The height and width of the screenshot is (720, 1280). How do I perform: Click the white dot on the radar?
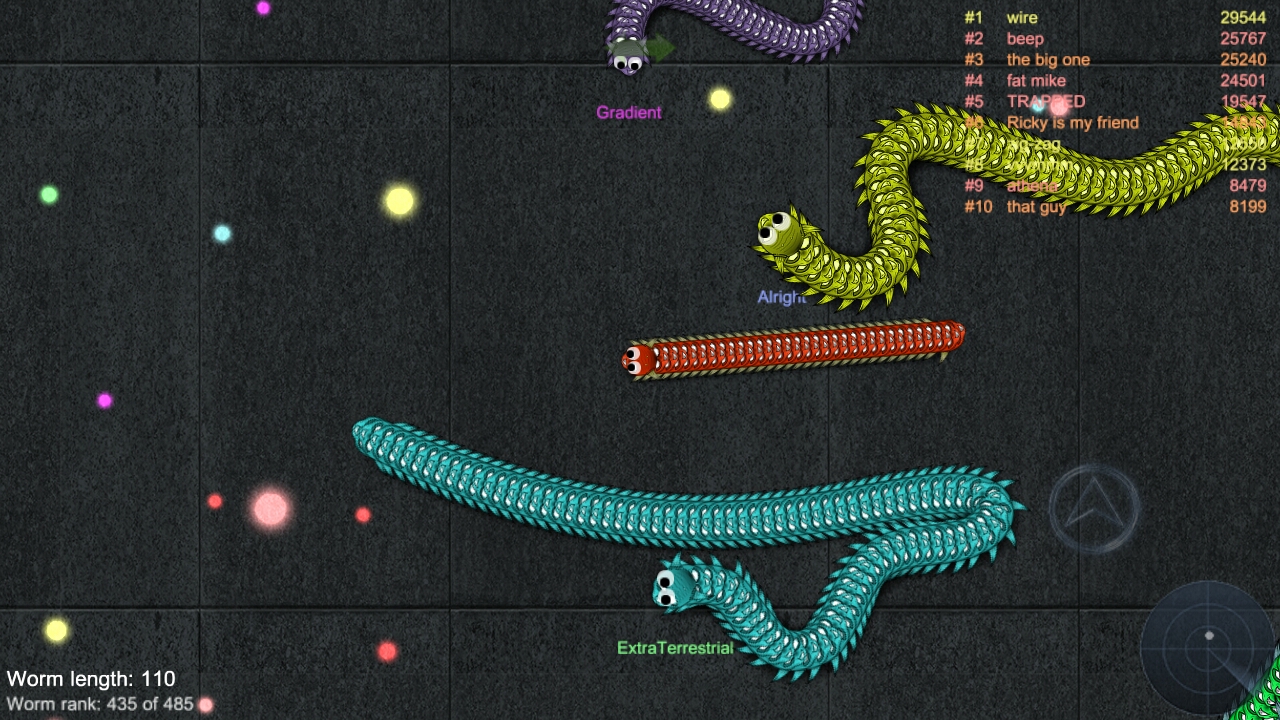pos(1210,636)
